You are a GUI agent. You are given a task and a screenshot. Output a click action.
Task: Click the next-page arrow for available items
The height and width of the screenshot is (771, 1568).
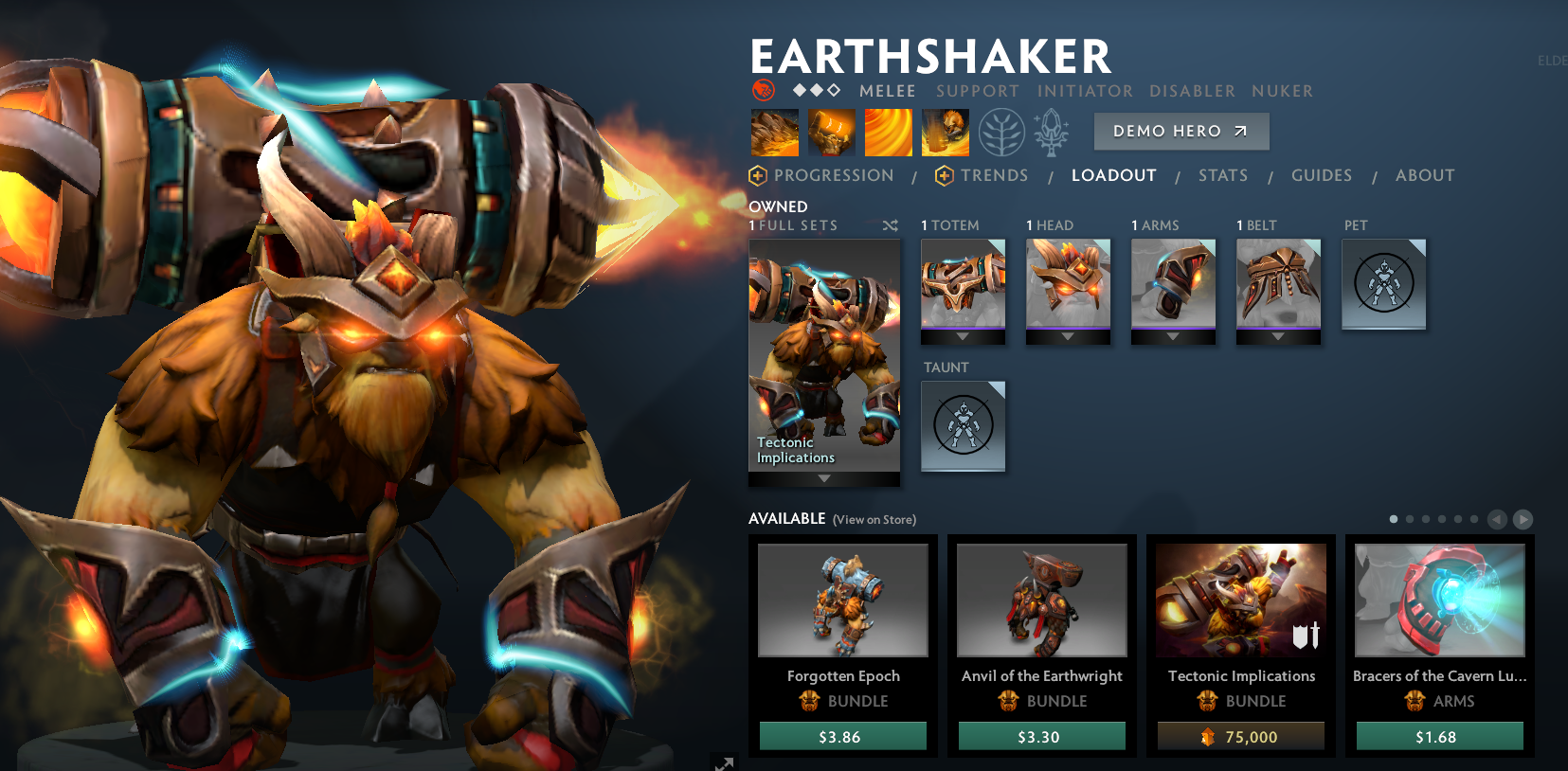1523,519
